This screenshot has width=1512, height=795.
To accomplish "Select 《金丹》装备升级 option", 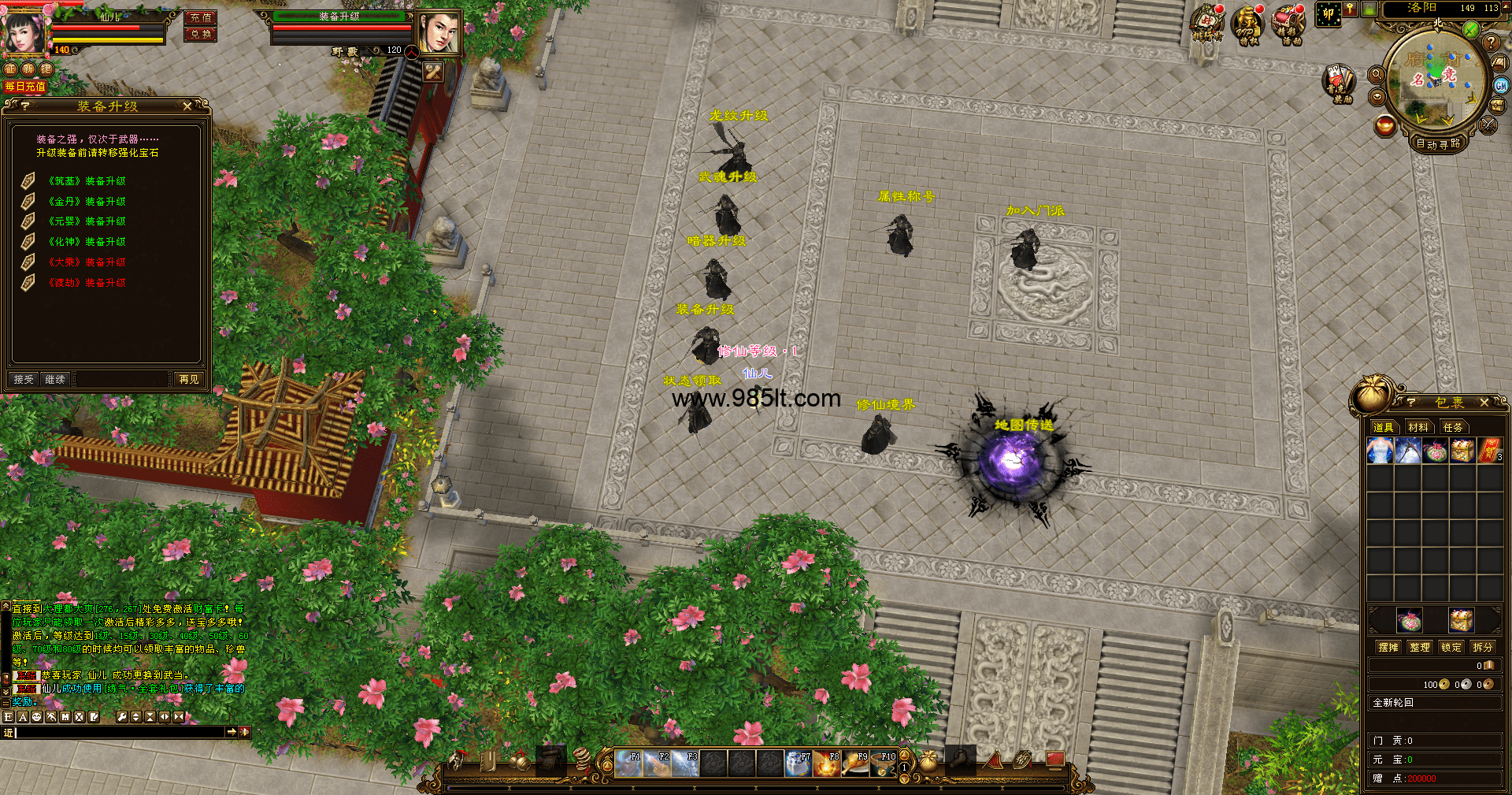I will tap(87, 202).
